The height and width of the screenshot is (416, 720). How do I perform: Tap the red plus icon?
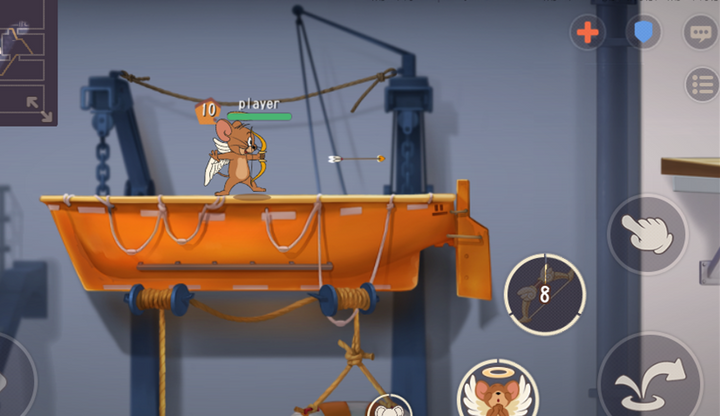[588, 32]
